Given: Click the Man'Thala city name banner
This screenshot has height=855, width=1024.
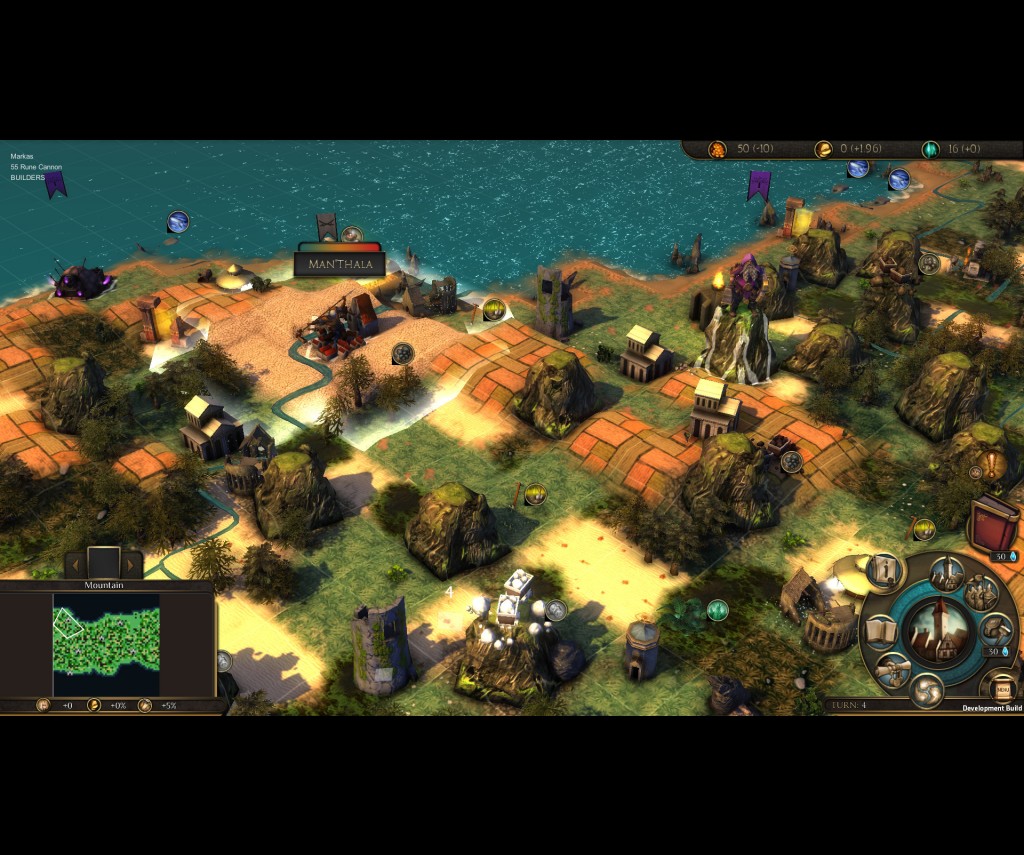Looking at the screenshot, I should click(x=340, y=265).
